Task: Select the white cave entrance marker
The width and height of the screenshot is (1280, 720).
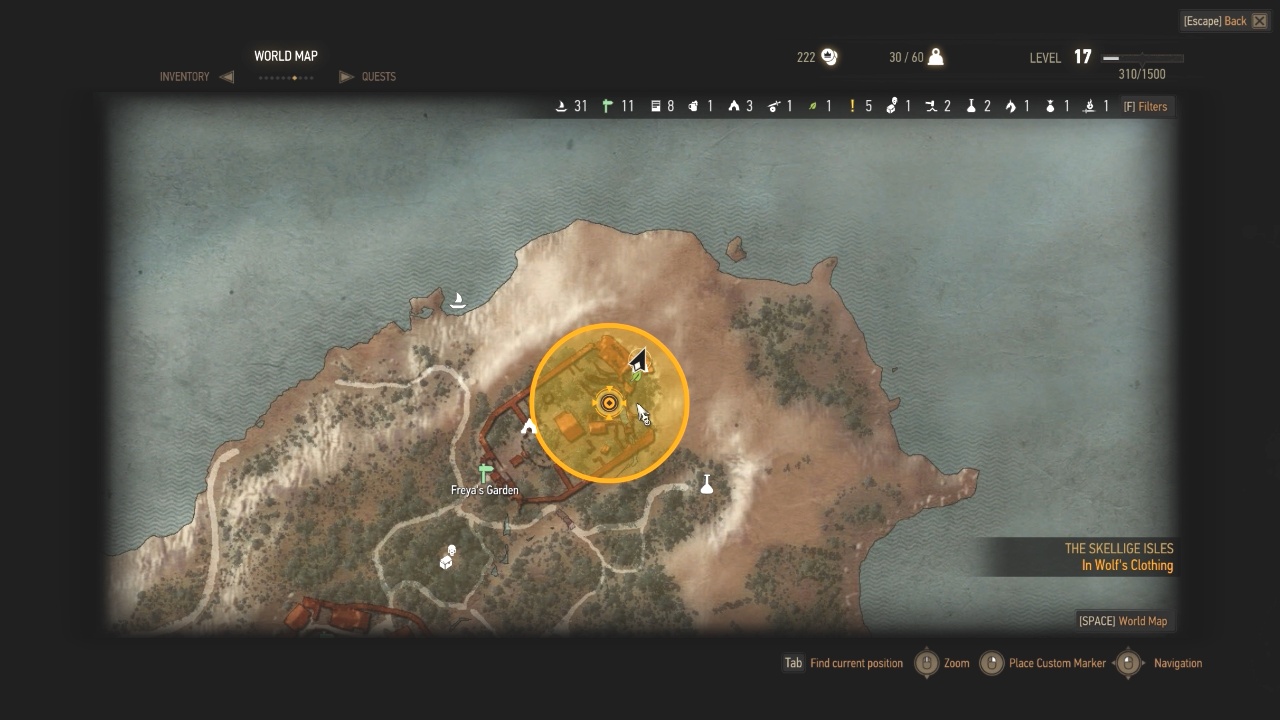Action: coord(529,428)
